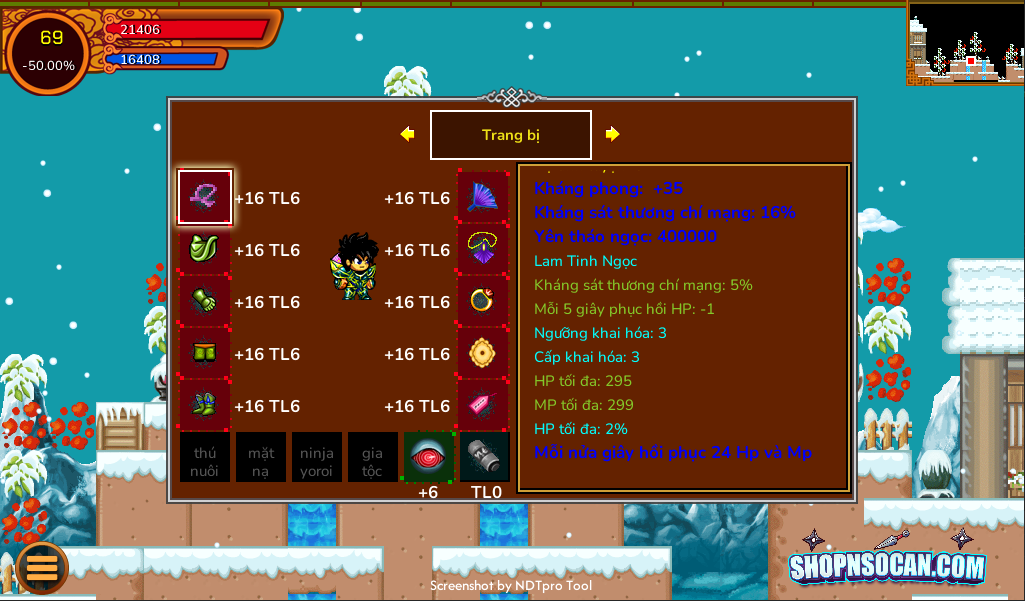
Task: Open the empty thú nuôi pet slot
Action: tap(205, 458)
